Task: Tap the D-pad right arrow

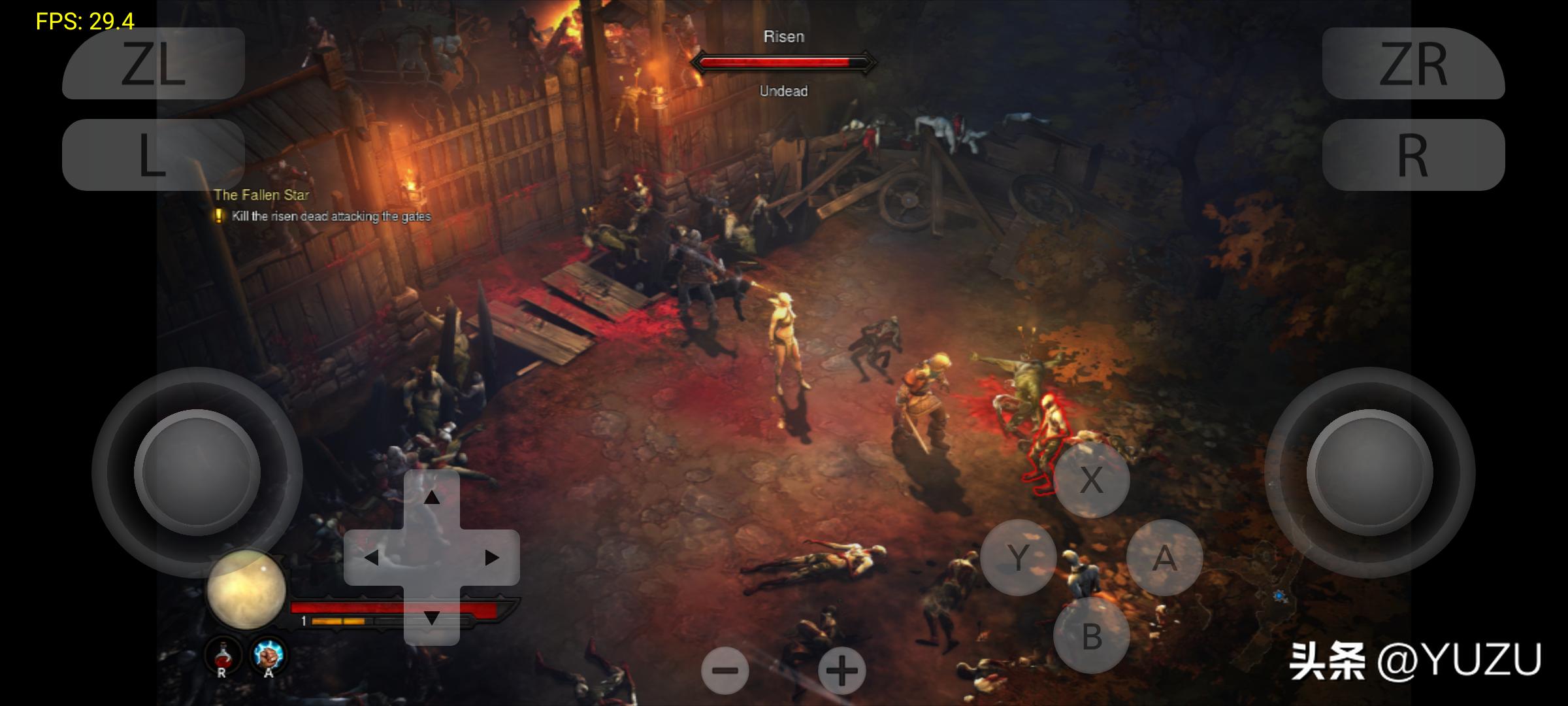Action: coord(491,558)
